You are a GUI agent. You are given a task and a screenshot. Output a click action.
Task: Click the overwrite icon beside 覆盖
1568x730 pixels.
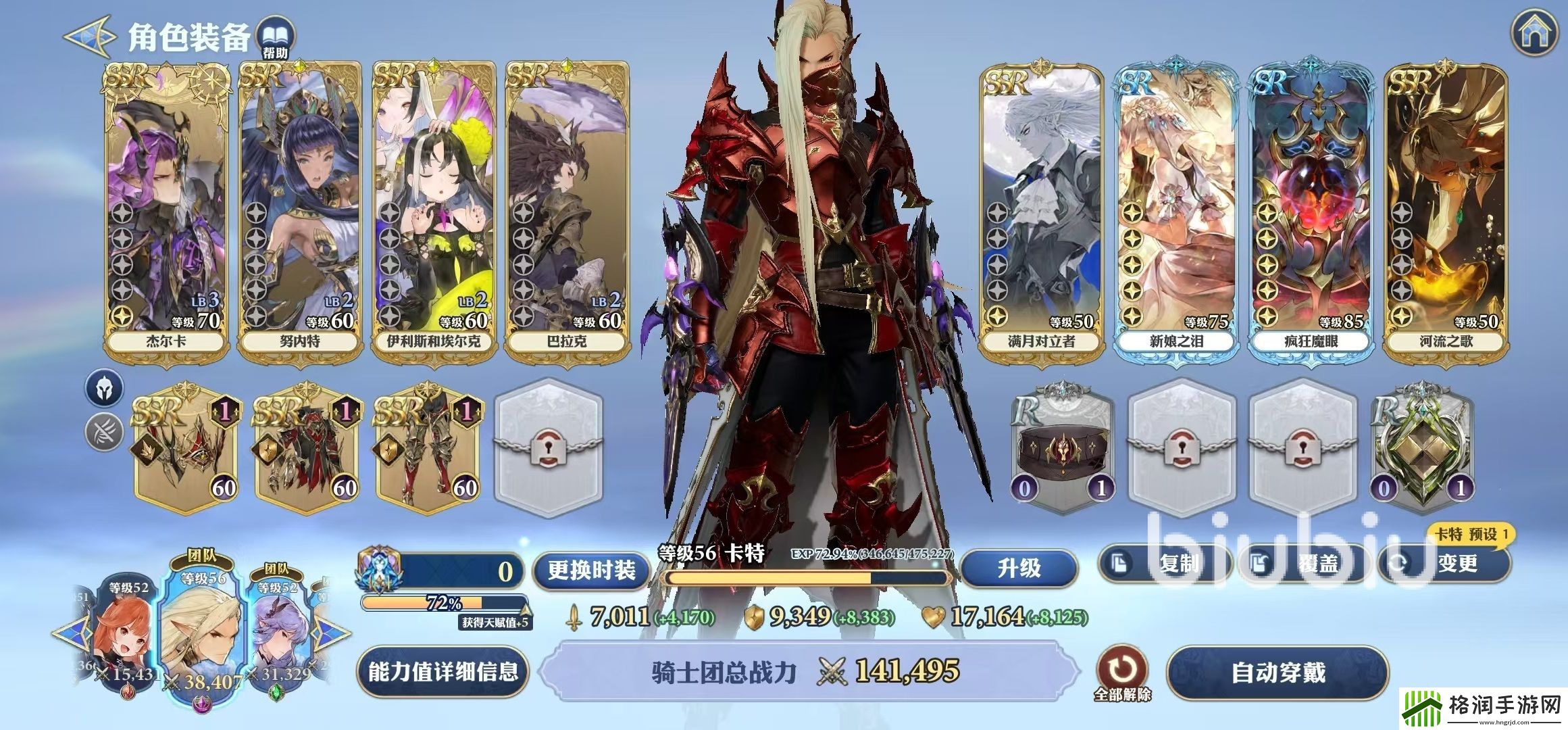(1259, 562)
